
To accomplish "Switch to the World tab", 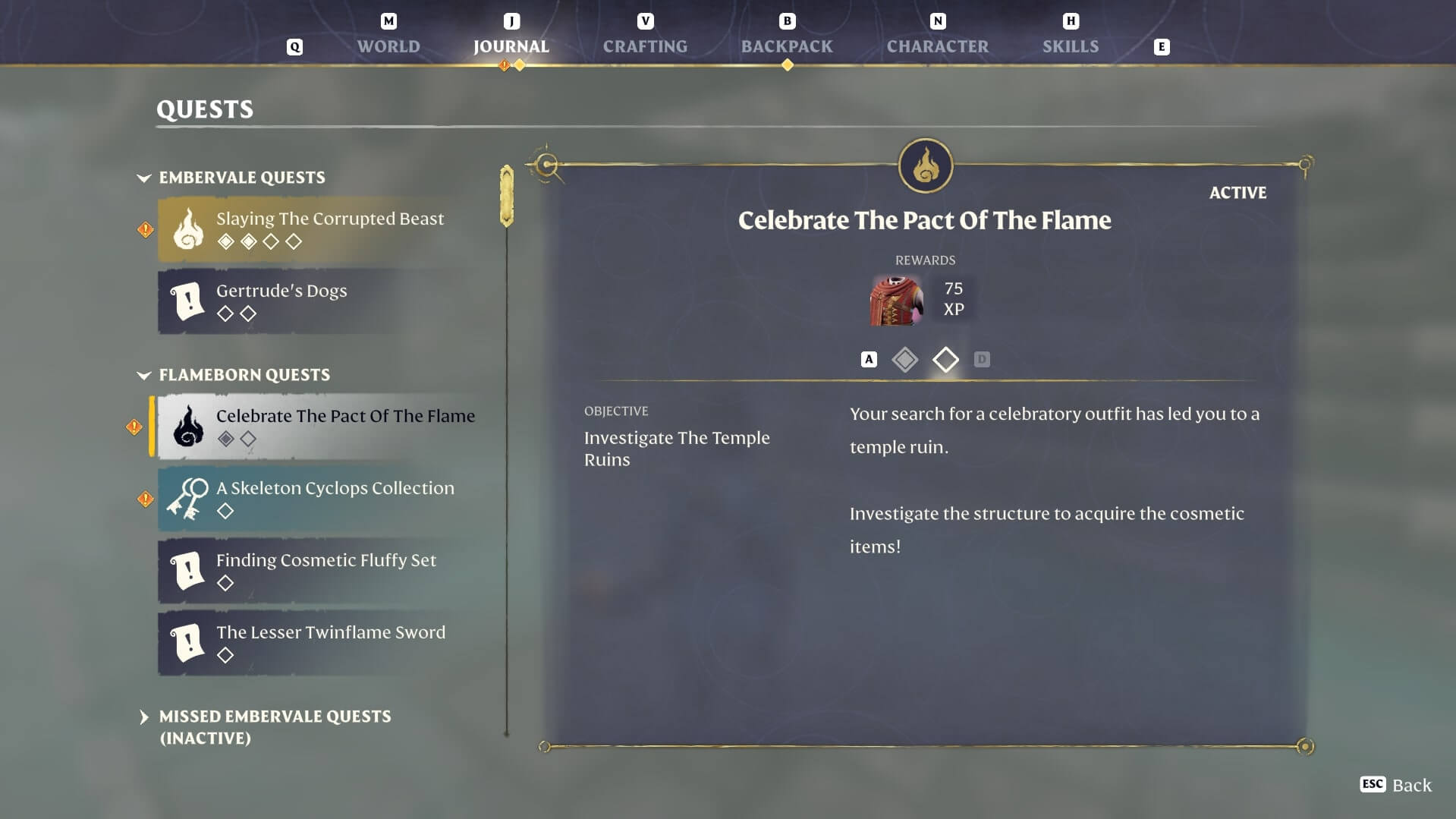I will (x=388, y=46).
